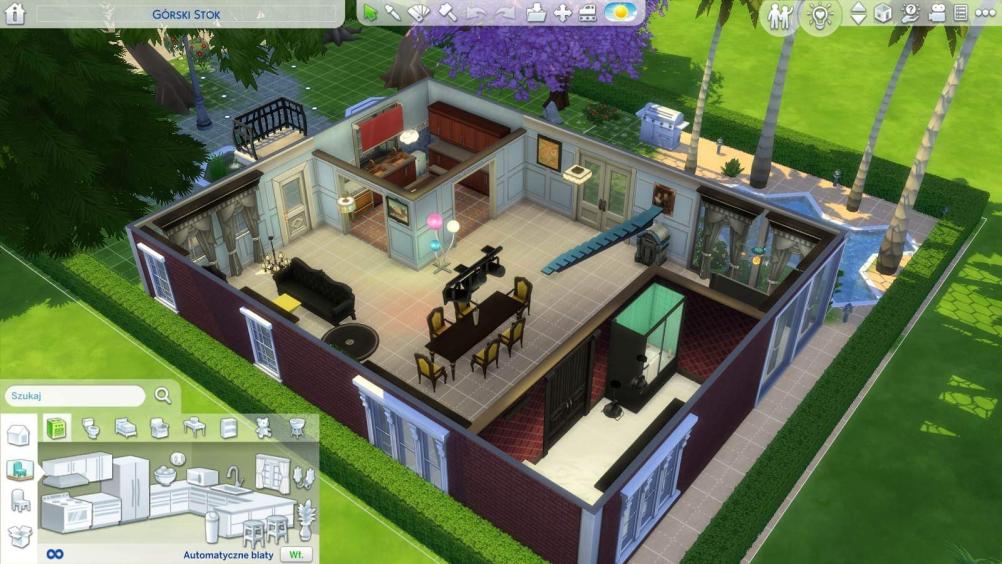Click the Górski Stok lot name field
The width and height of the screenshot is (1002, 564).
(186, 15)
